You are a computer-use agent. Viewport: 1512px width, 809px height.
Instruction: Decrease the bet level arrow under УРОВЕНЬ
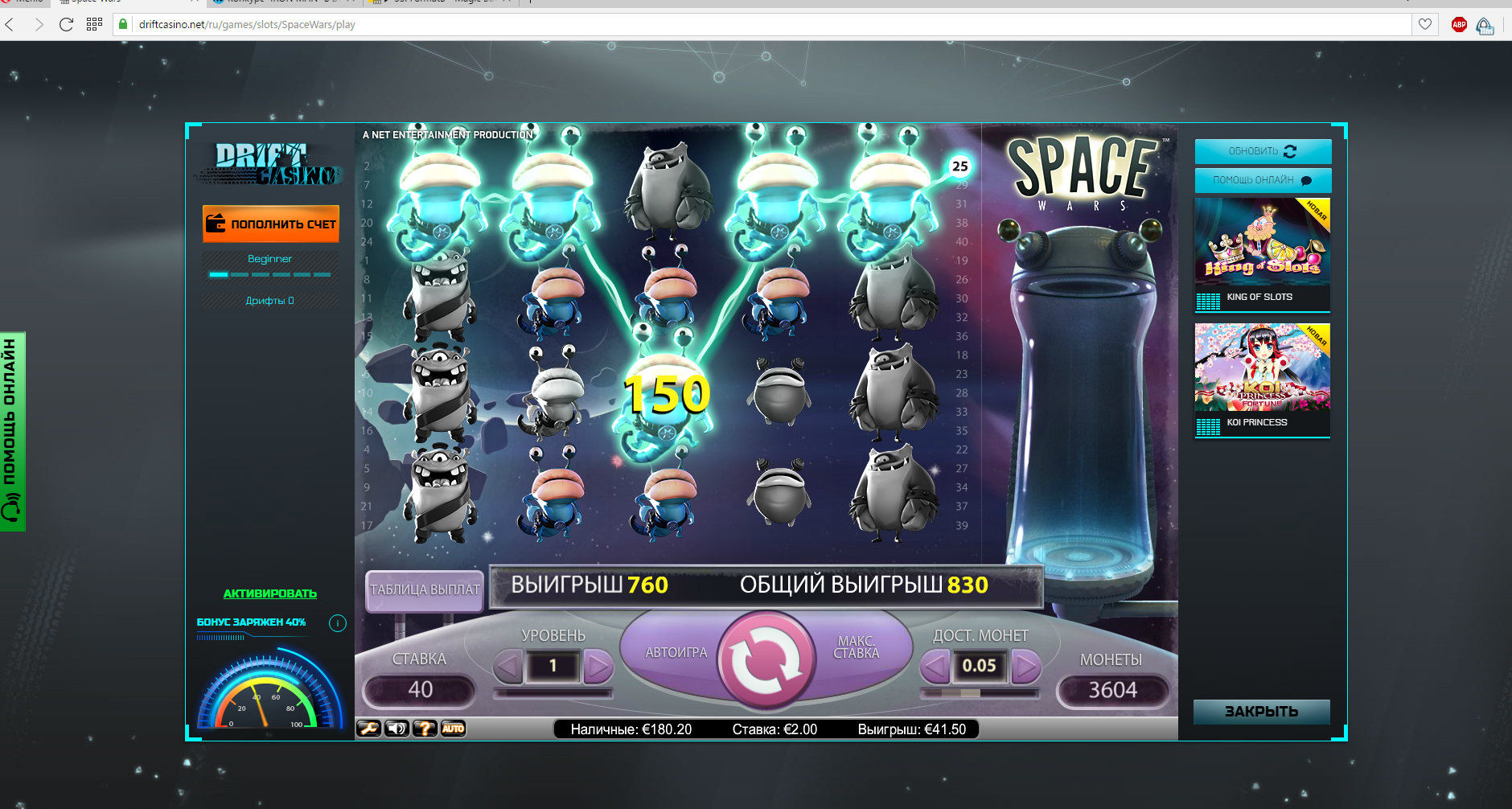(508, 666)
